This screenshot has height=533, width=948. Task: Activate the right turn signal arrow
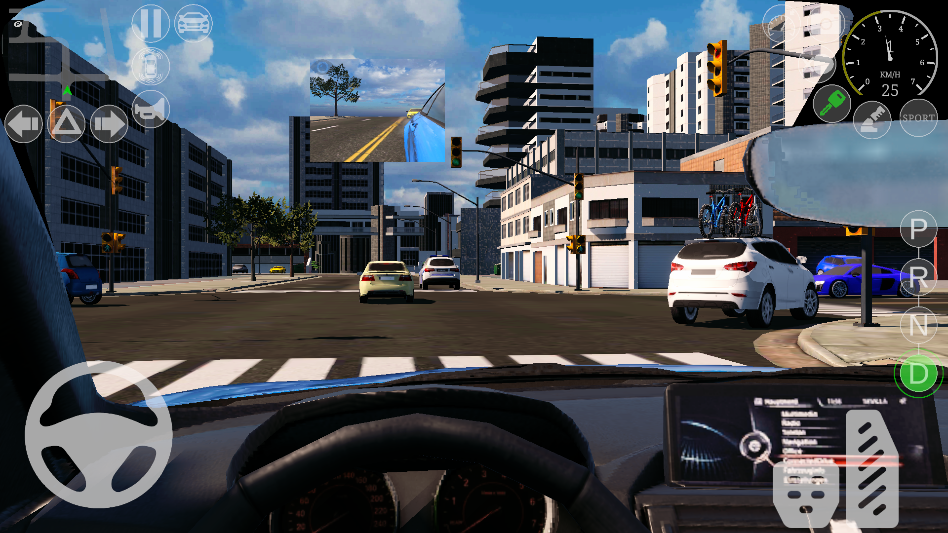(109, 124)
